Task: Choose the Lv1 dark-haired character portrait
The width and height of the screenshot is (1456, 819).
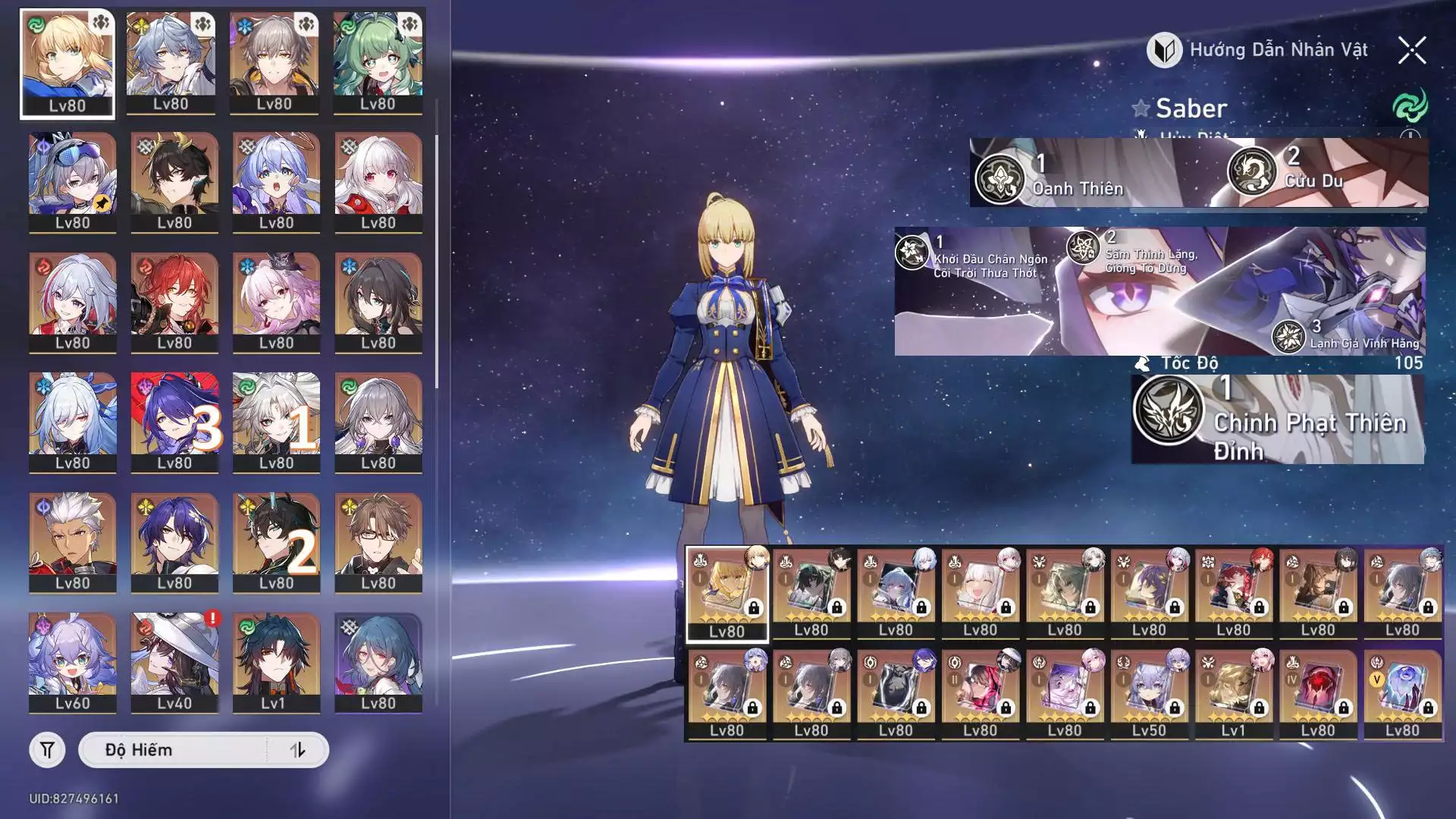Action: (276, 662)
